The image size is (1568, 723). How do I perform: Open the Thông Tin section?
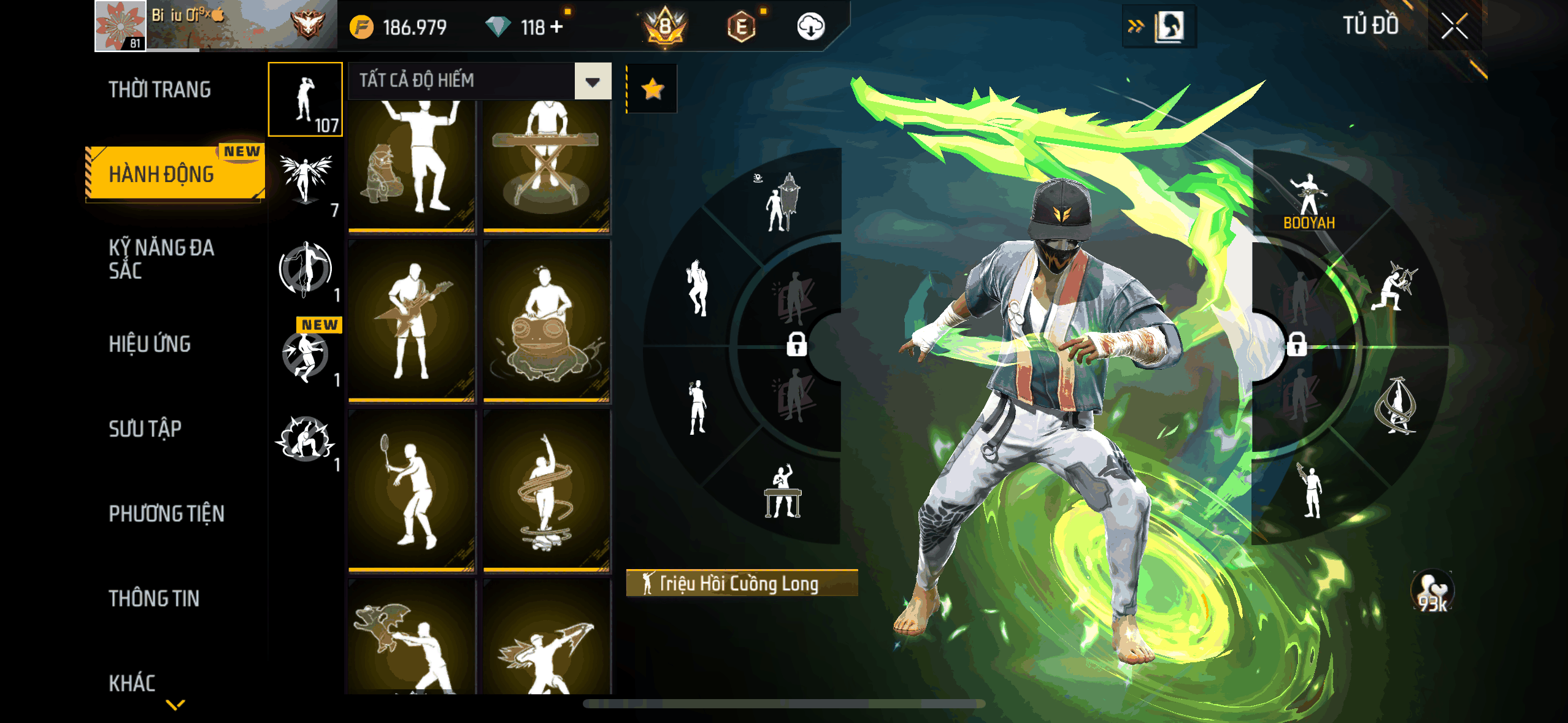coord(154,598)
